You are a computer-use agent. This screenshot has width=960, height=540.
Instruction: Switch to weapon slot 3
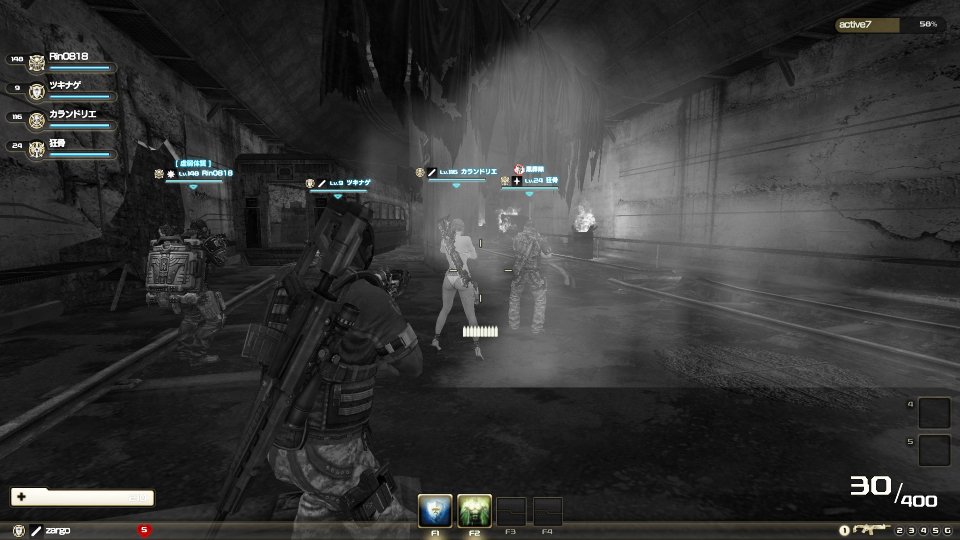[912, 530]
